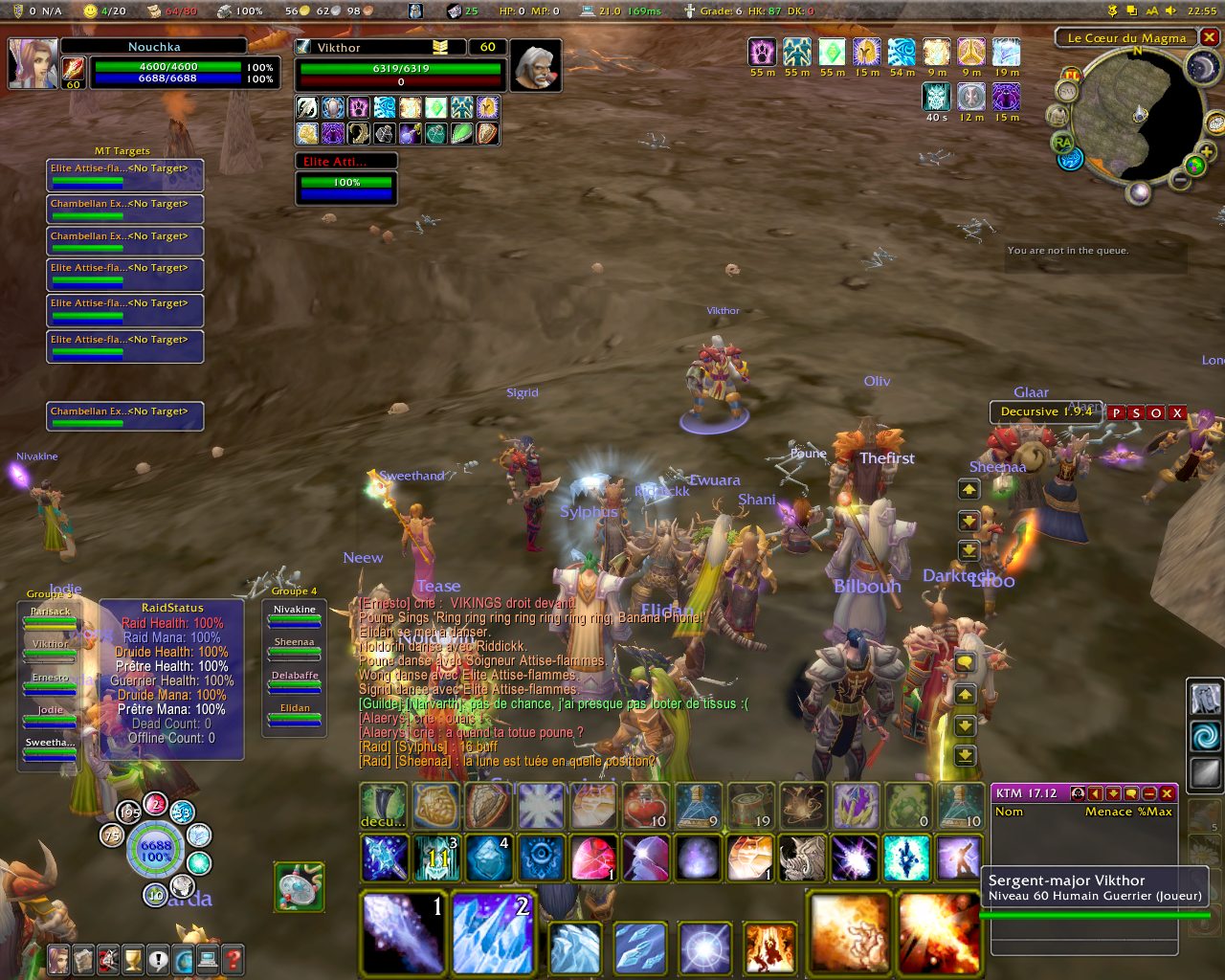Click the green RA minimap button
The height and width of the screenshot is (980, 1225).
coord(1062,143)
